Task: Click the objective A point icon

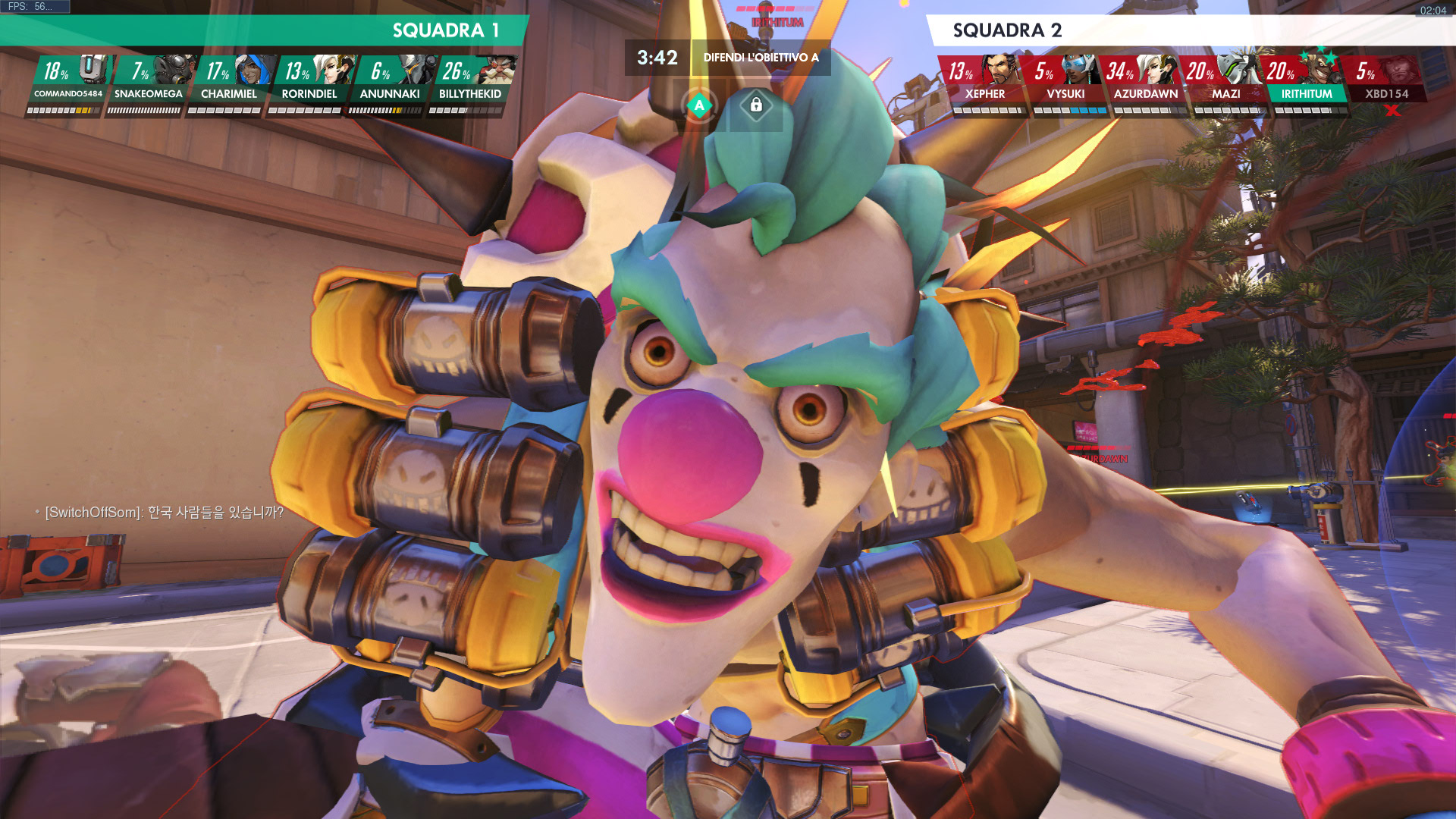Action: tap(700, 105)
